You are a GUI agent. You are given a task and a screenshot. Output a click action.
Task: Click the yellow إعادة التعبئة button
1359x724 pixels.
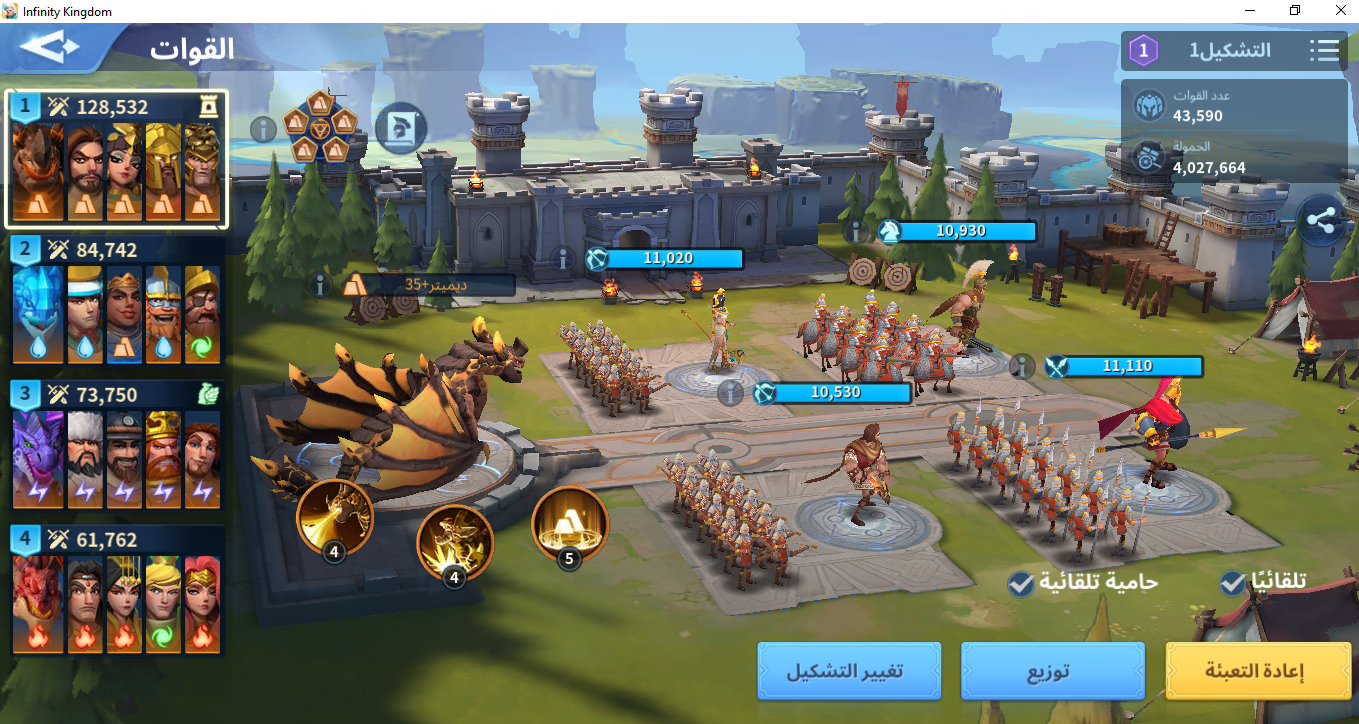click(x=1258, y=670)
